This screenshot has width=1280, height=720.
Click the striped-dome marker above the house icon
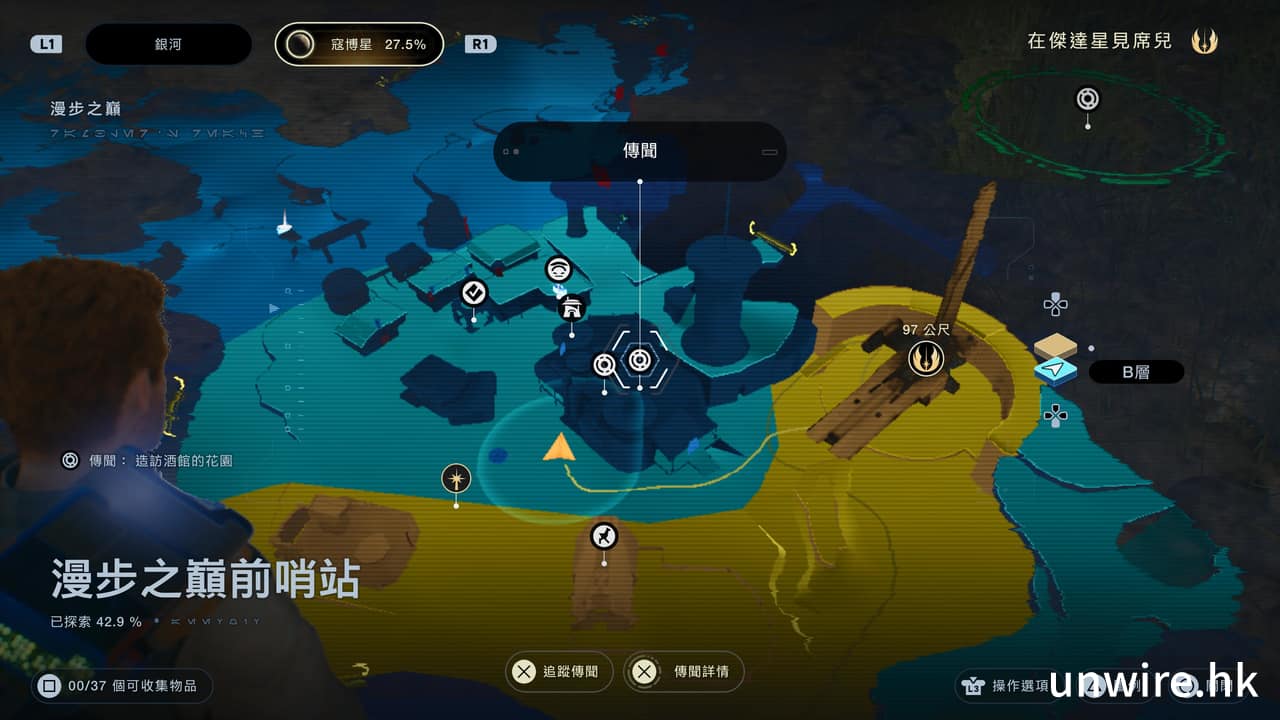(559, 269)
